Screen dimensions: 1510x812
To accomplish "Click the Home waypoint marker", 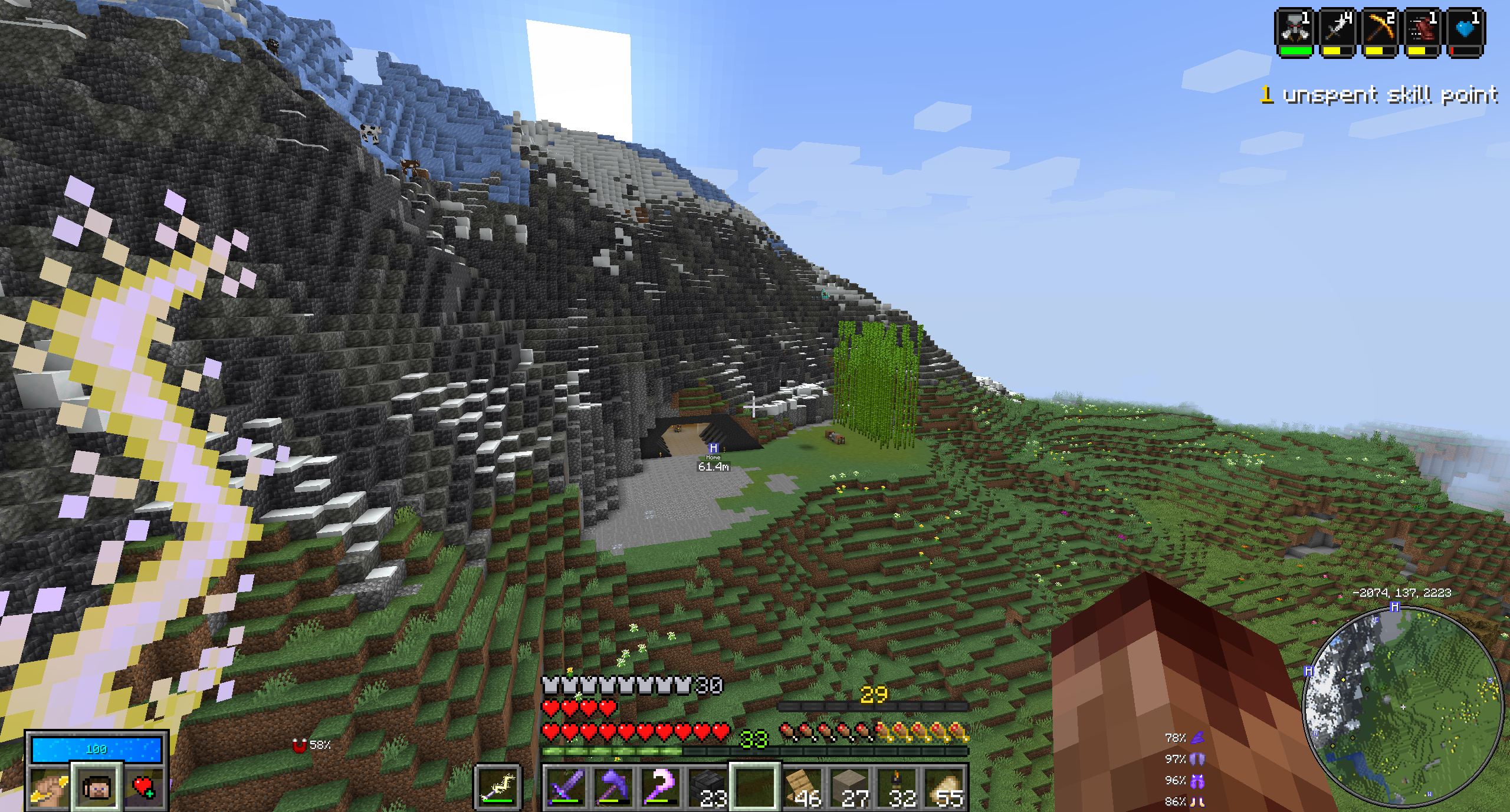I will 713,449.
